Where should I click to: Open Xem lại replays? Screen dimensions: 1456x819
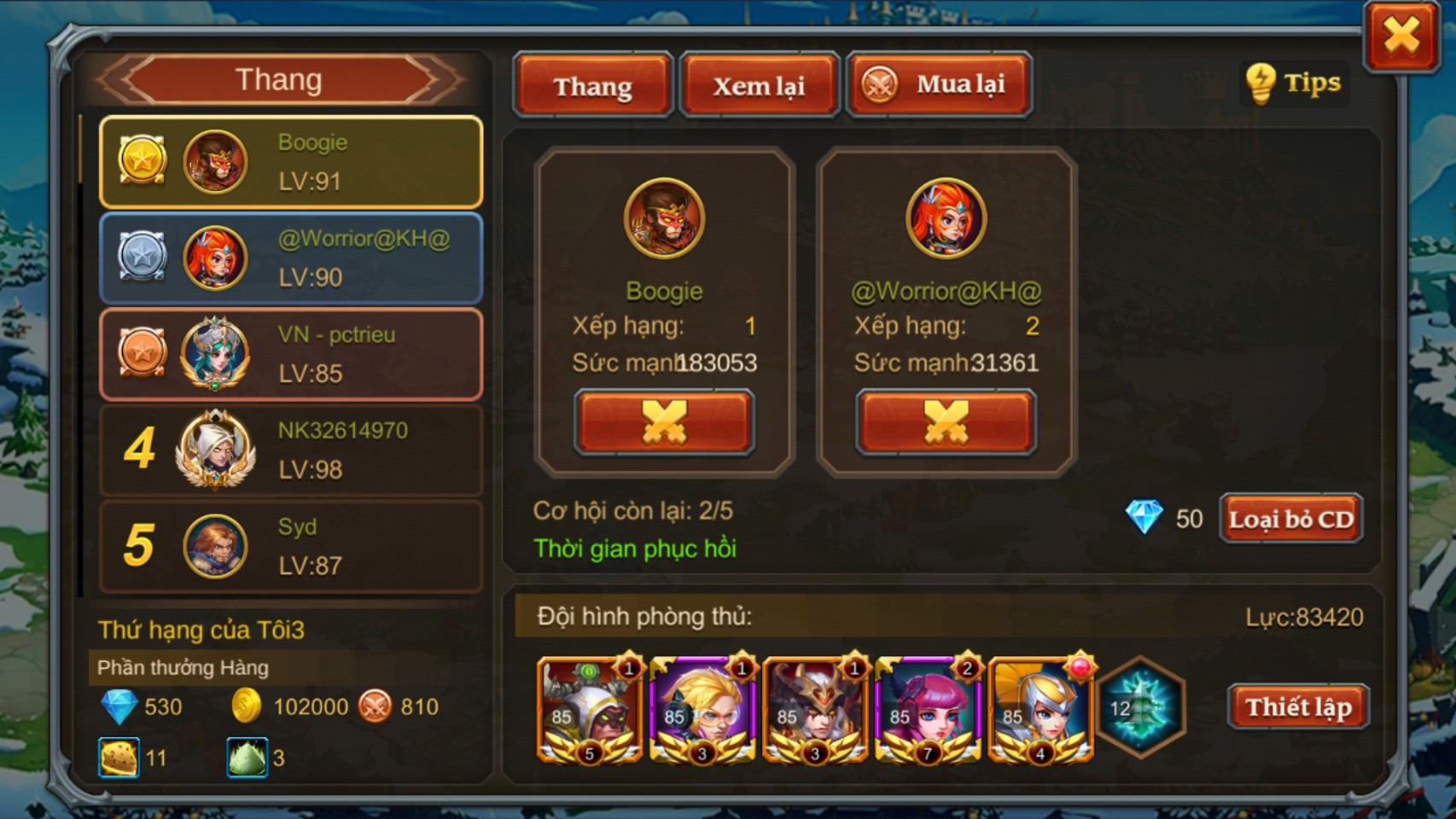click(x=759, y=85)
